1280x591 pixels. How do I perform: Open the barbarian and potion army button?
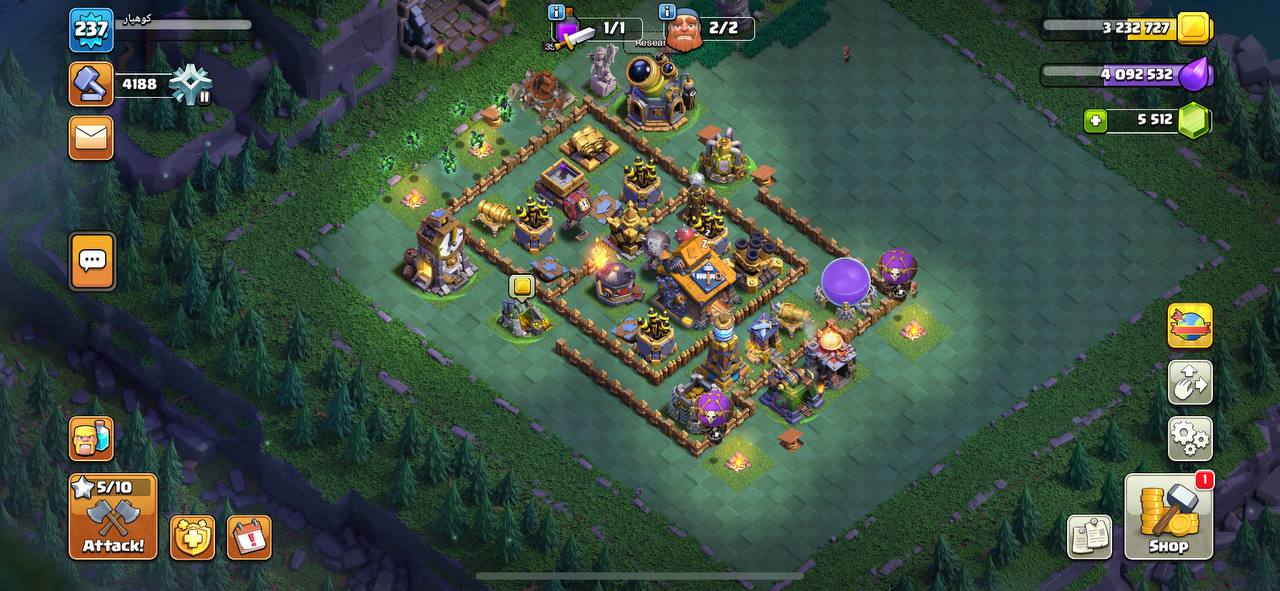pos(91,438)
